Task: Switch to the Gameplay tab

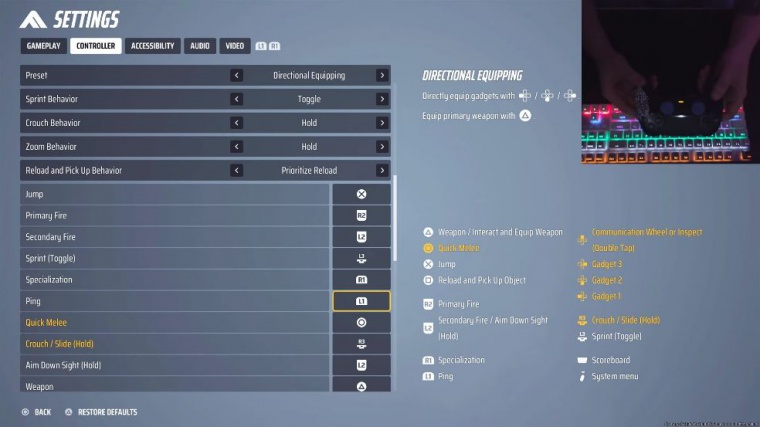Action: (x=43, y=46)
